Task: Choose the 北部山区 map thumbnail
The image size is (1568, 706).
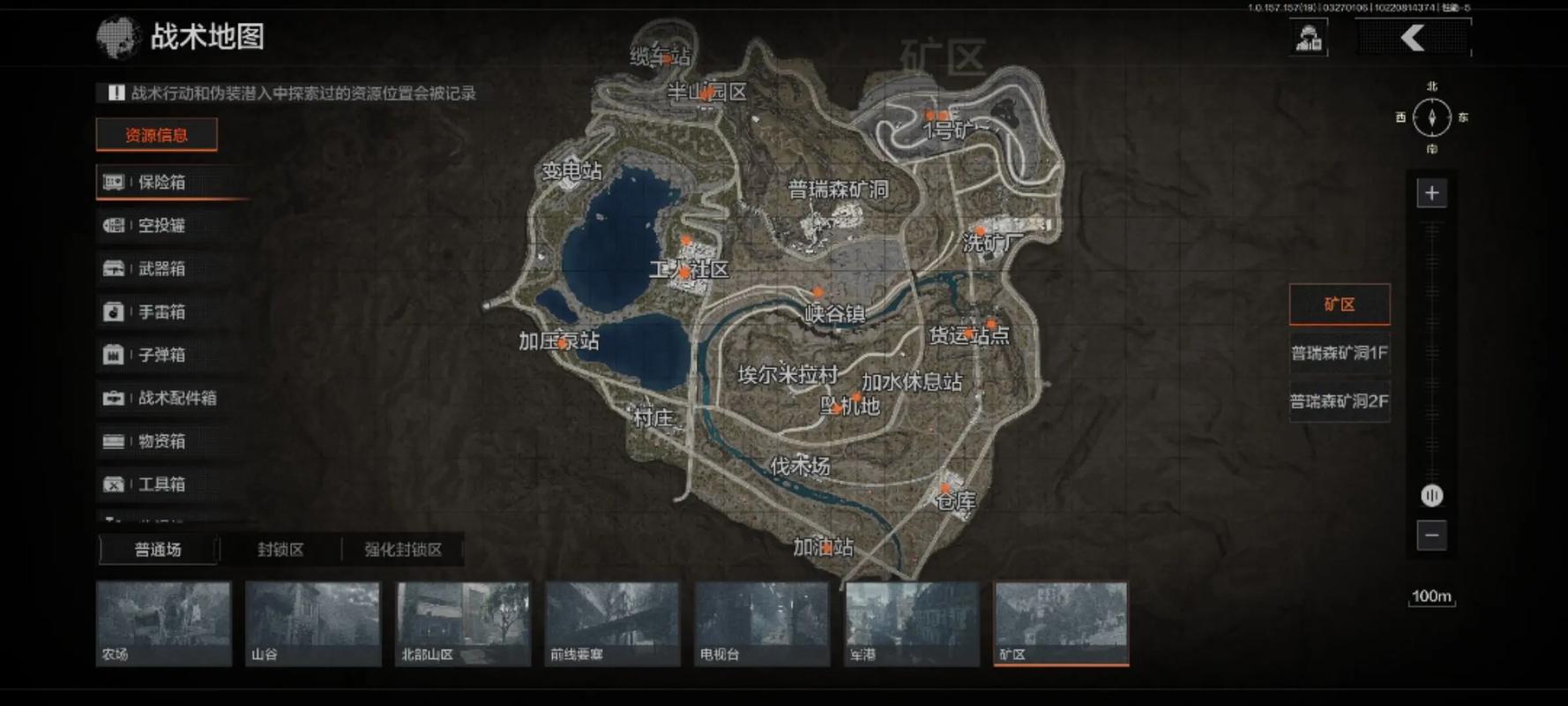Action: coord(463,623)
